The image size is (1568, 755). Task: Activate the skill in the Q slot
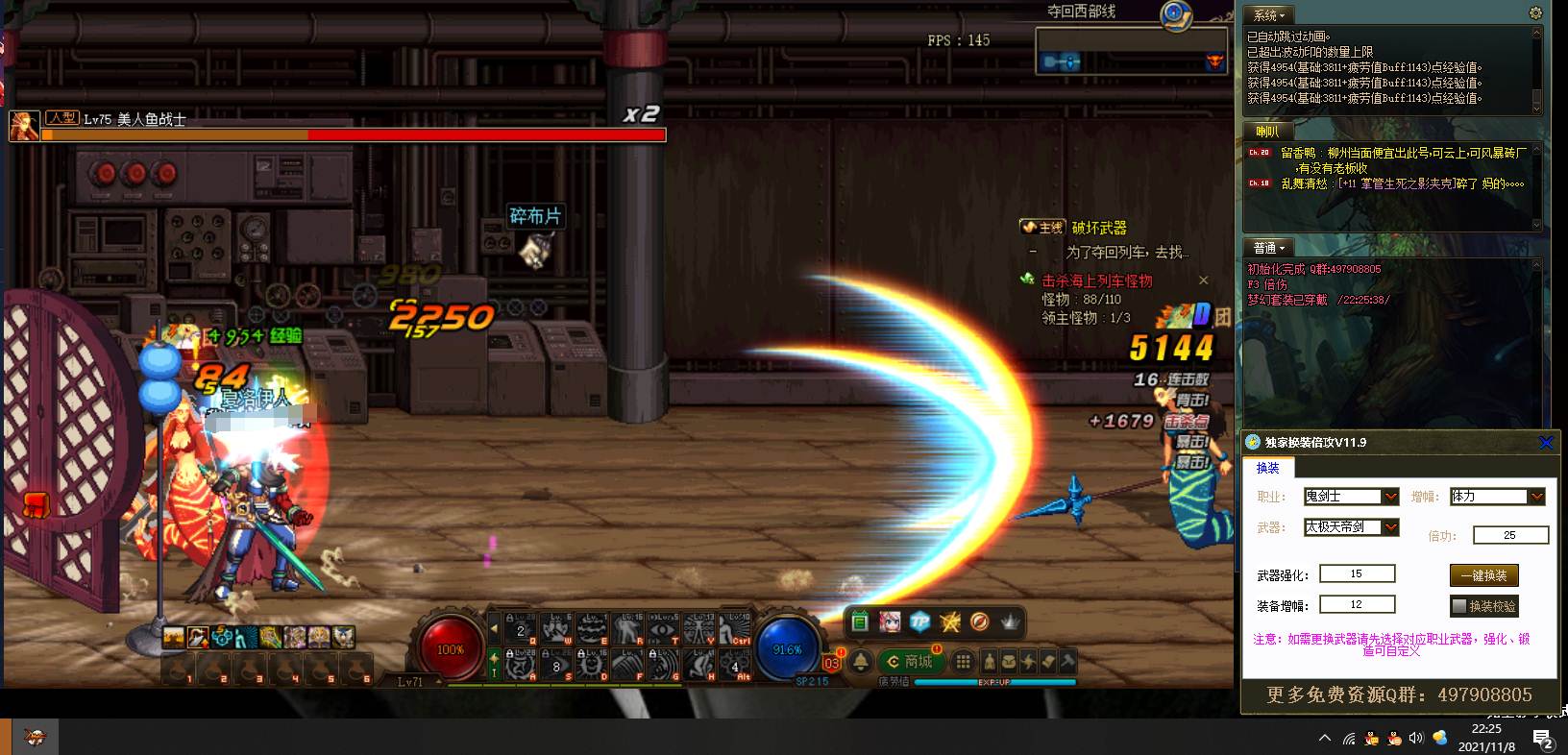523,630
